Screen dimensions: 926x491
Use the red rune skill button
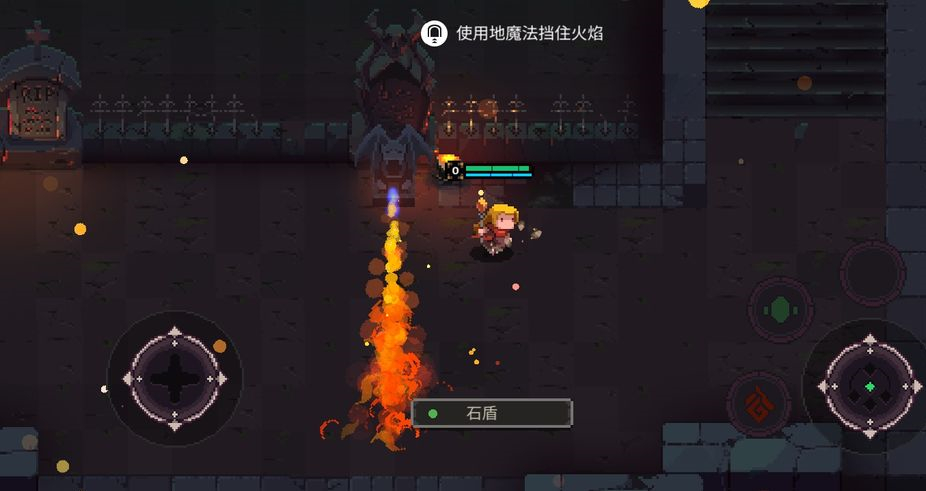759,404
